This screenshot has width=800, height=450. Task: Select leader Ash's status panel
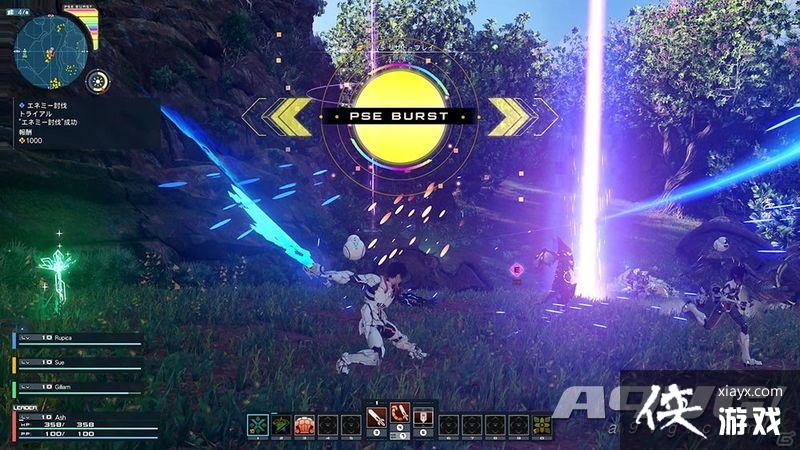tap(75, 425)
